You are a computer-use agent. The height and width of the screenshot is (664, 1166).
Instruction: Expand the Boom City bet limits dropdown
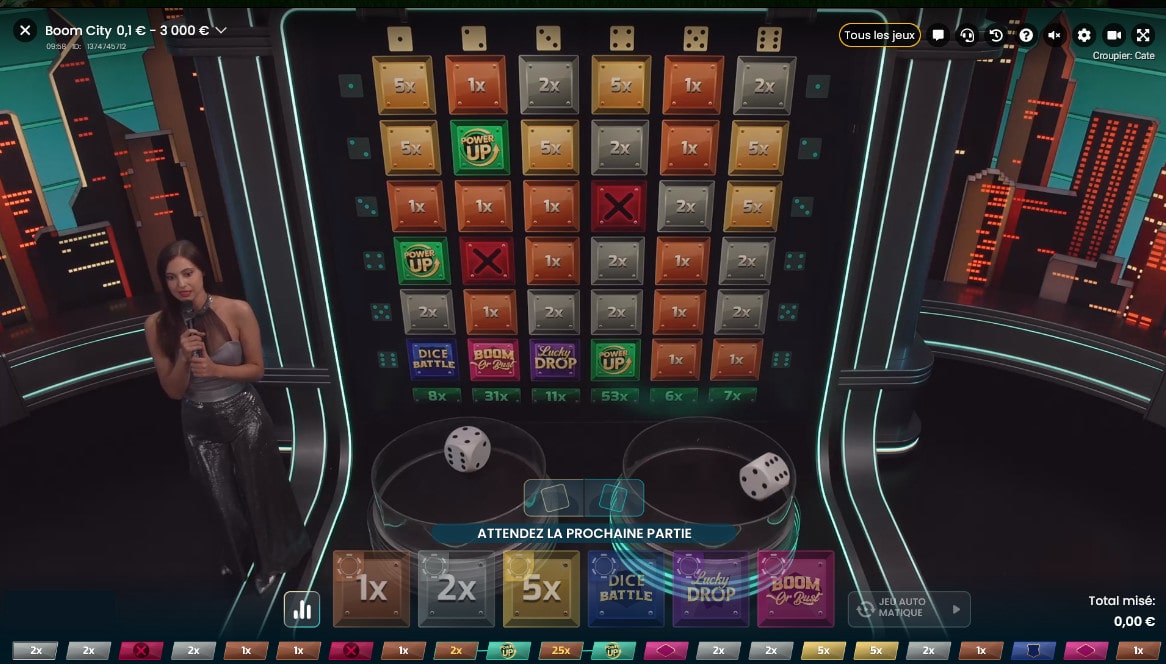point(221,31)
